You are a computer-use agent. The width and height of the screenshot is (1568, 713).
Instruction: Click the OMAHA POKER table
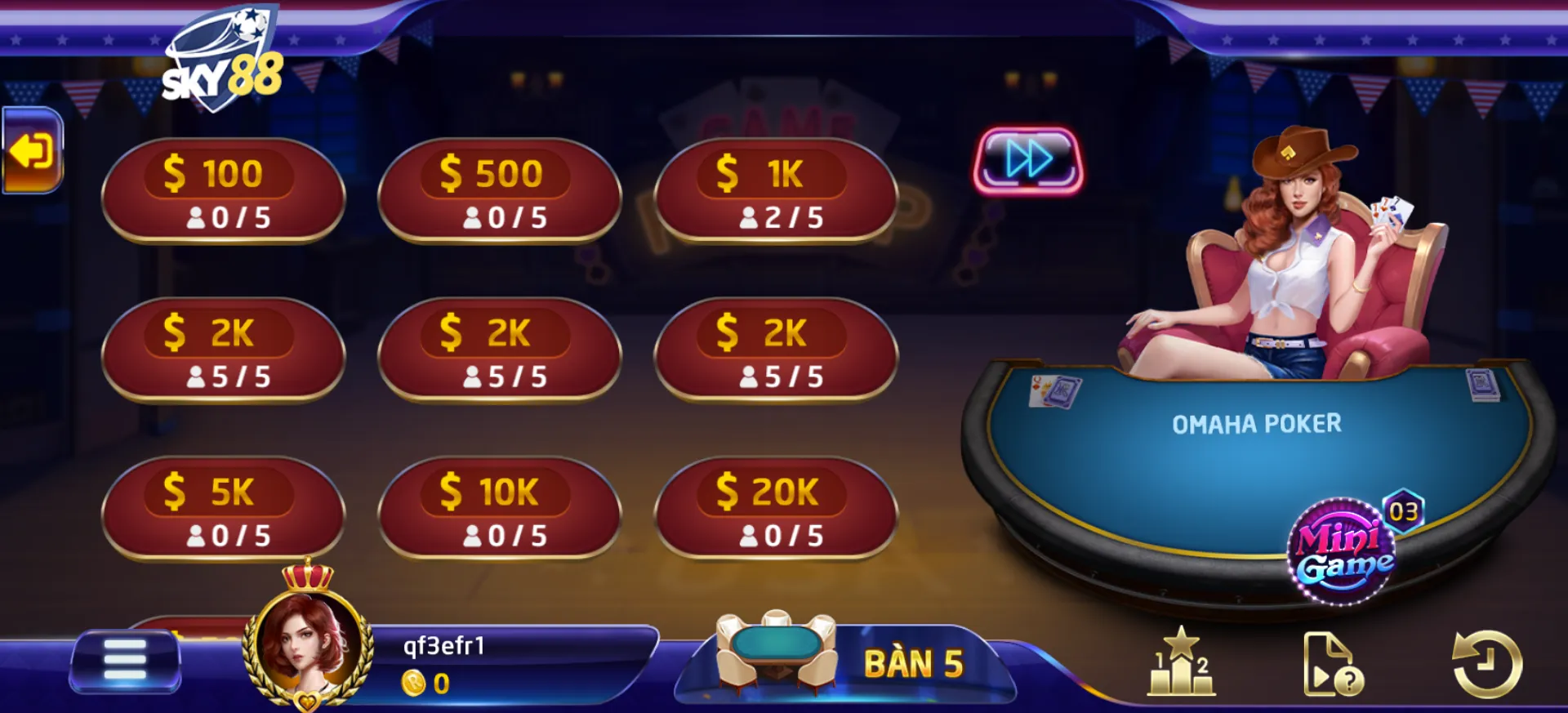(x=1258, y=423)
